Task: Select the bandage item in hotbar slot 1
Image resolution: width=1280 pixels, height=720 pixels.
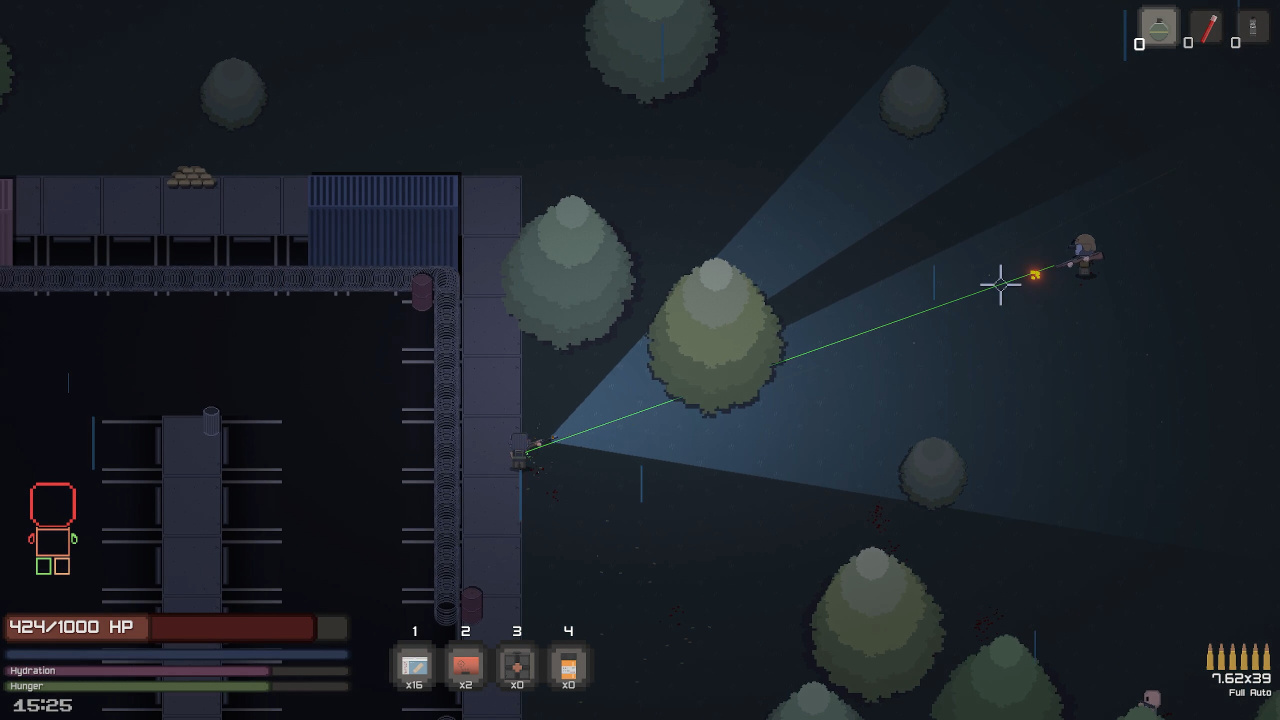Action: [414, 665]
